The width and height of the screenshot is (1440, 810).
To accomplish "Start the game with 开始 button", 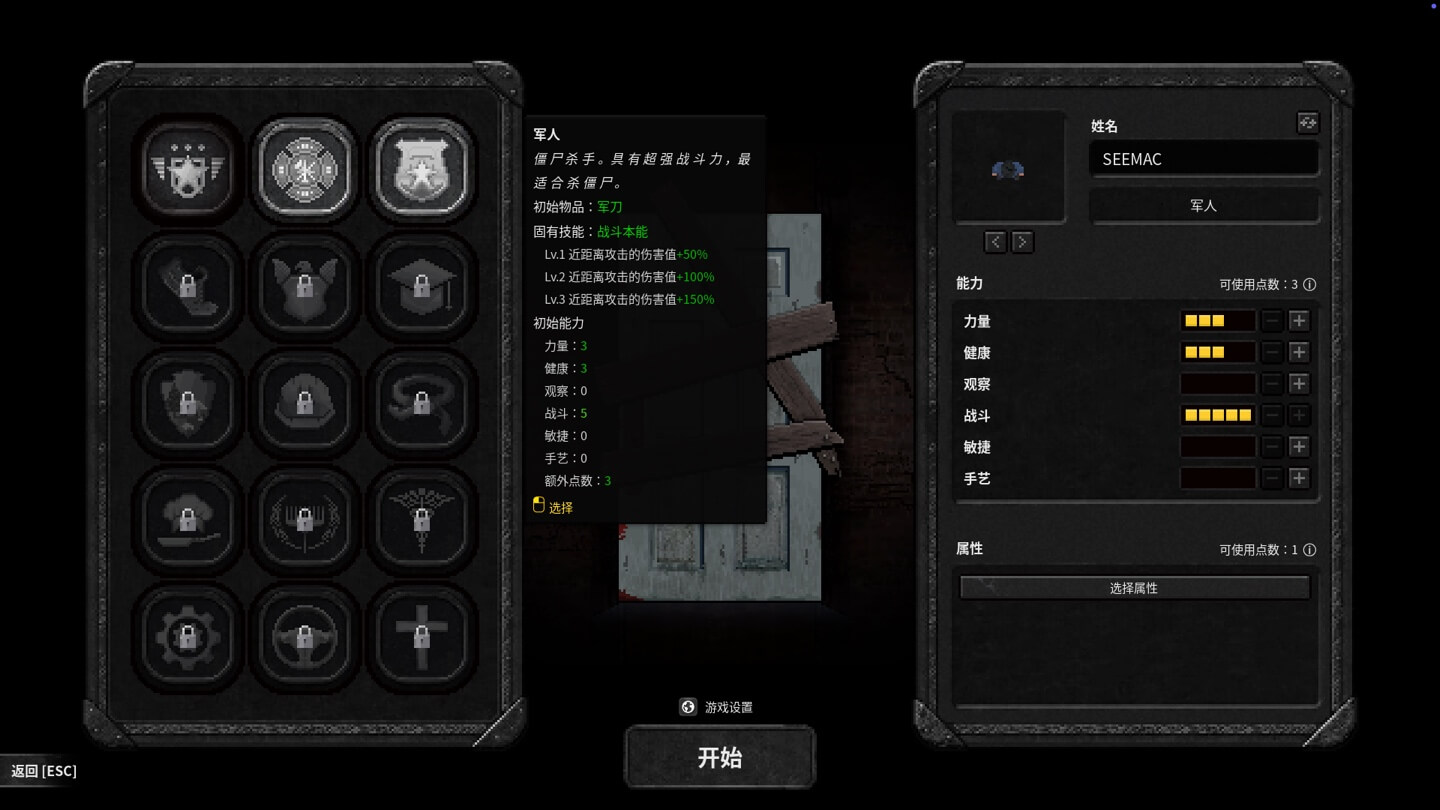I will coord(720,757).
